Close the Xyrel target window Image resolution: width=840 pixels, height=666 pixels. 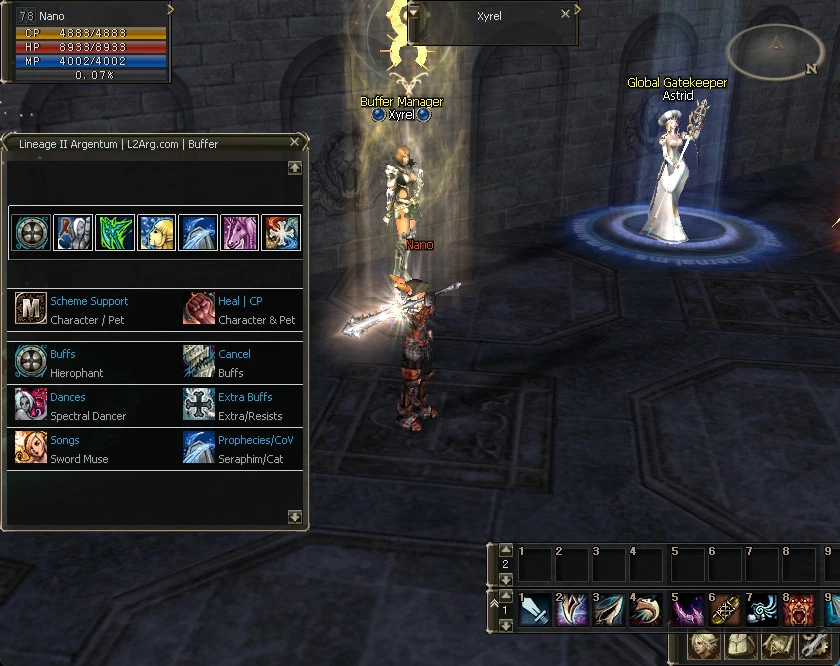pos(566,14)
